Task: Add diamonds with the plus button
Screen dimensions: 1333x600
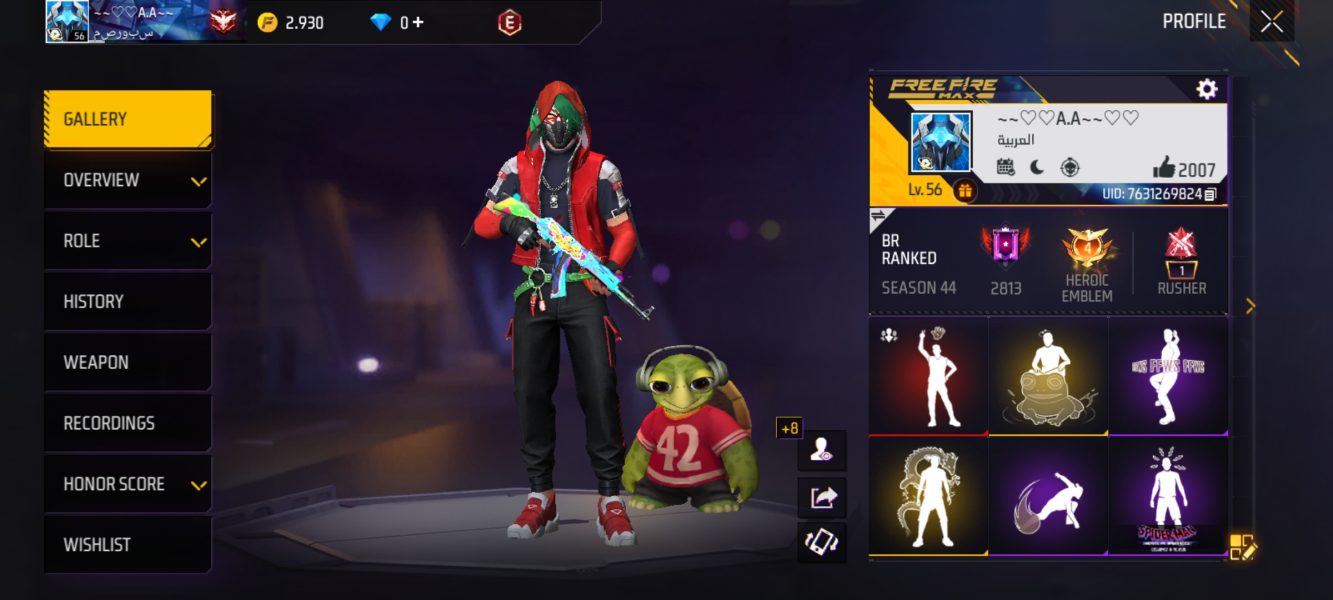Action: (417, 22)
